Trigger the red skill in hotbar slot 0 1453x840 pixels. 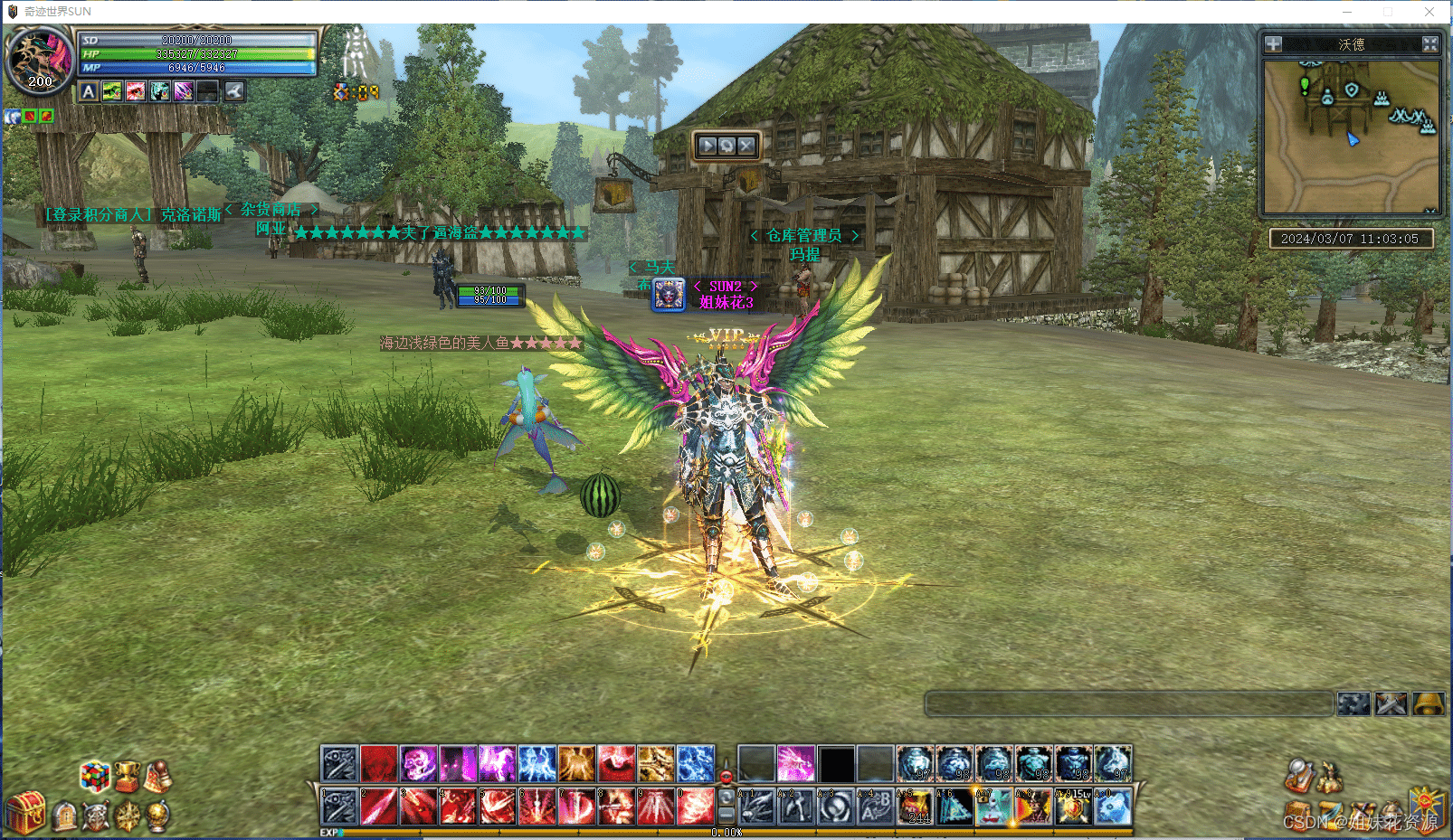click(x=696, y=806)
